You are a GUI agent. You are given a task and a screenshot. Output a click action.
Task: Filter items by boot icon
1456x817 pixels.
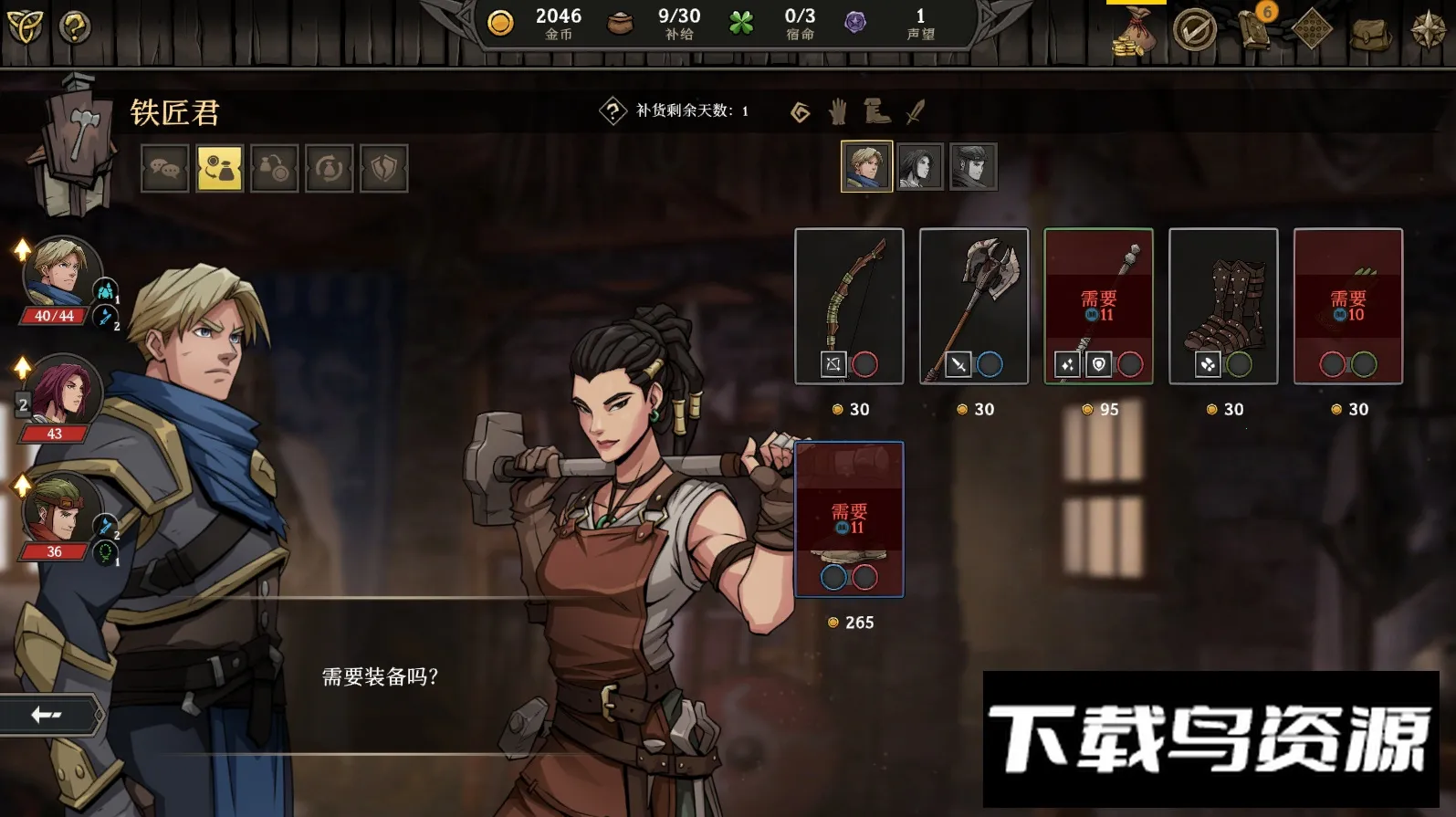point(876,111)
